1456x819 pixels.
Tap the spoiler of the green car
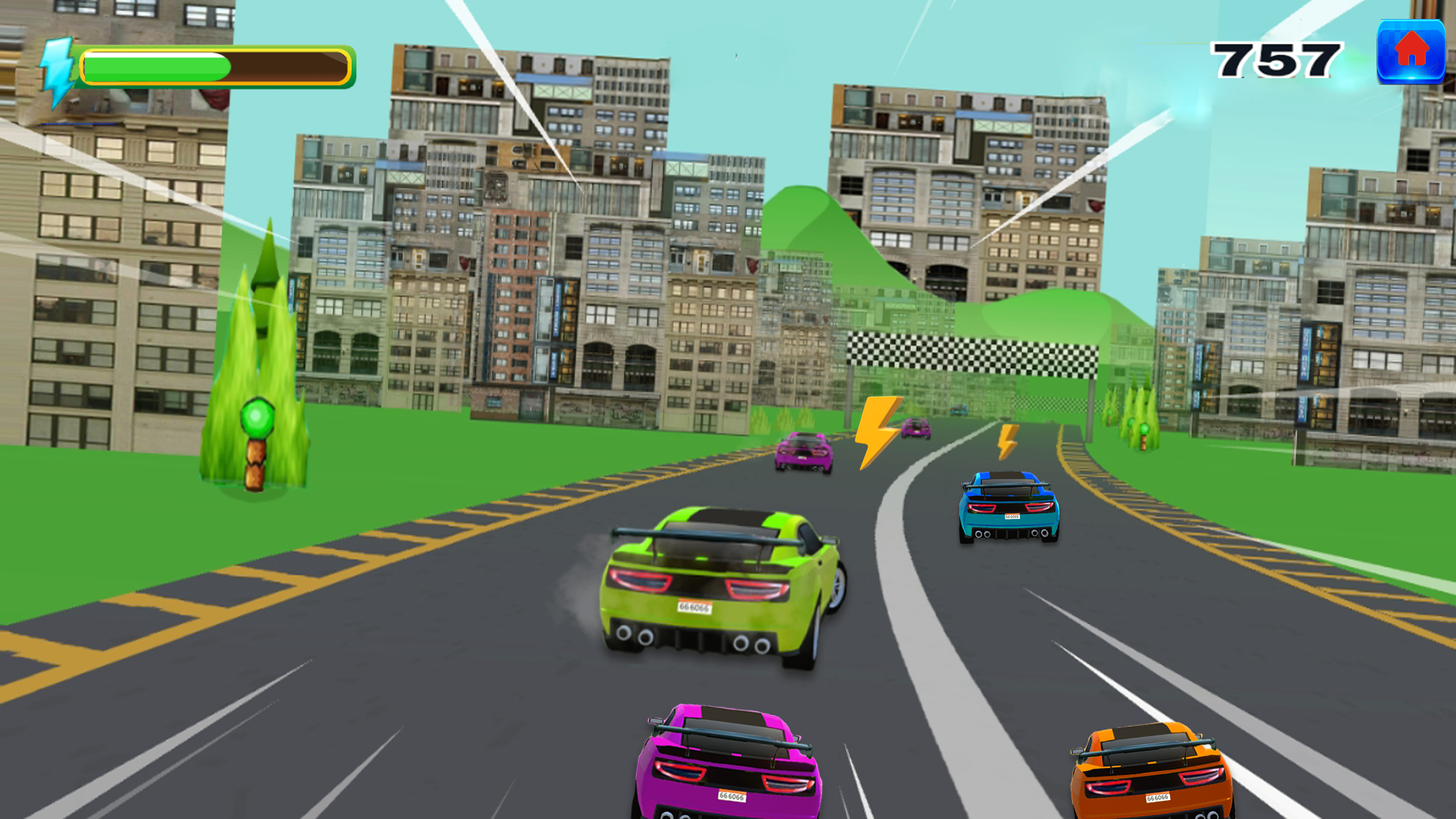click(x=705, y=535)
